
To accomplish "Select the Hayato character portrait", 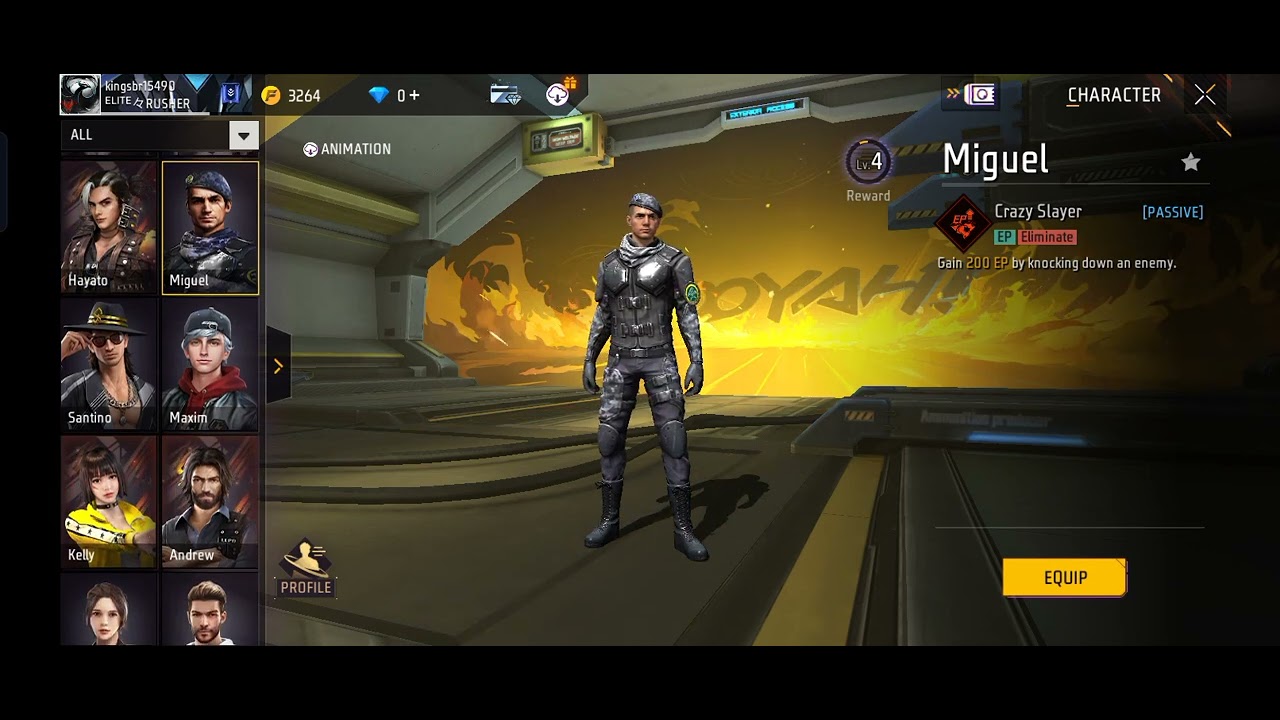I will [x=109, y=227].
